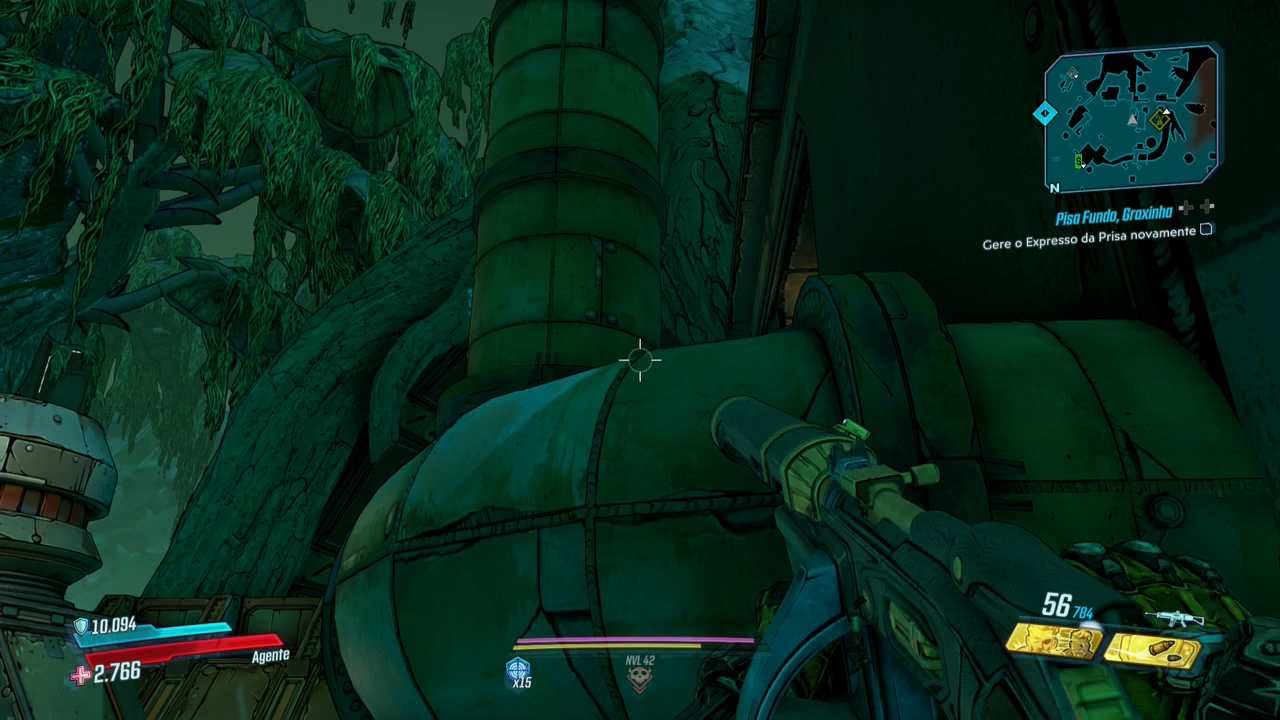
Task: Select the green dollar vending marker on minimap
Action: click(x=1079, y=160)
